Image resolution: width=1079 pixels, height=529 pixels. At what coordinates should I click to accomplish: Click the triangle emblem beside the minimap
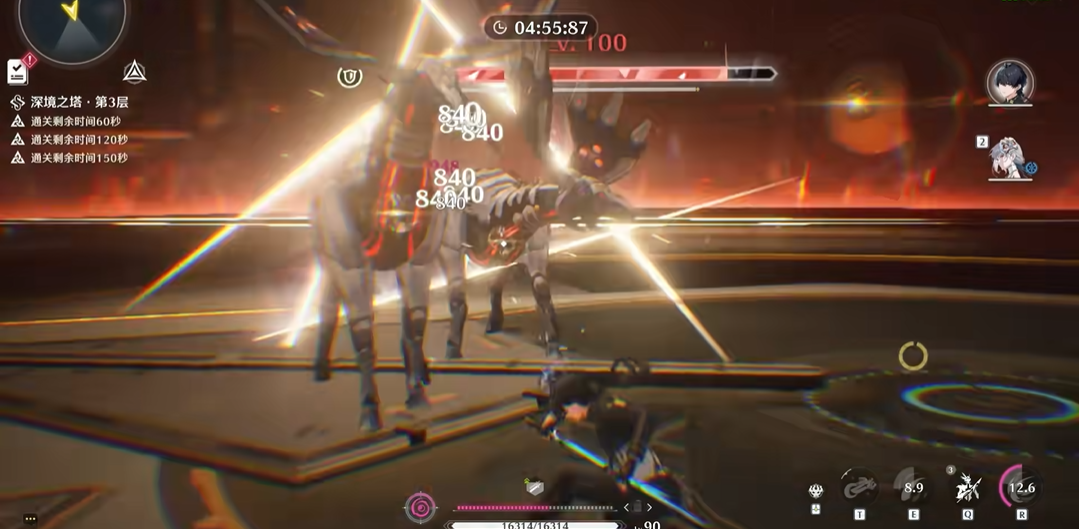(134, 71)
